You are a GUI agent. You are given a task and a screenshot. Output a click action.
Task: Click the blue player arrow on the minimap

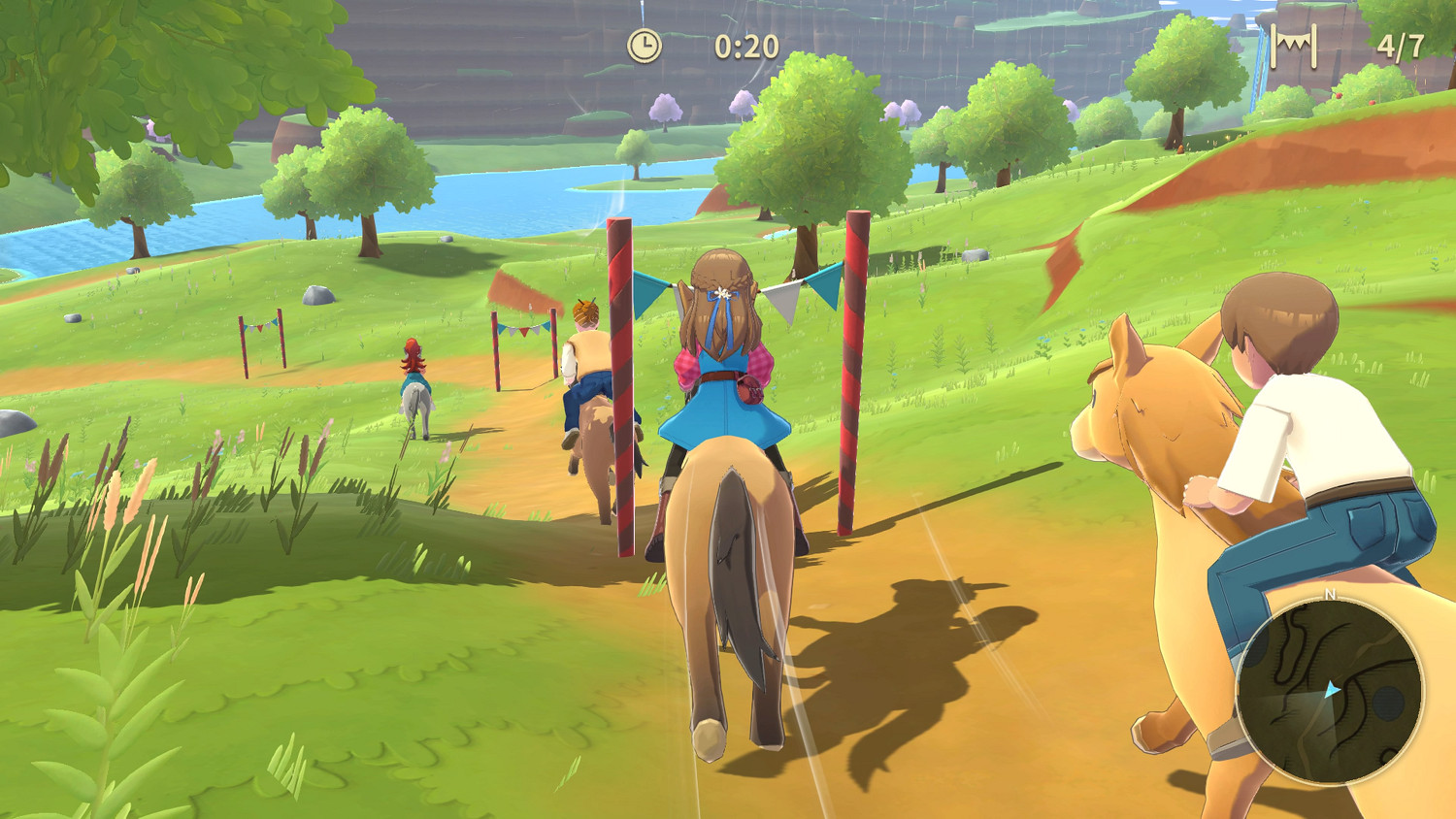(x=1332, y=690)
